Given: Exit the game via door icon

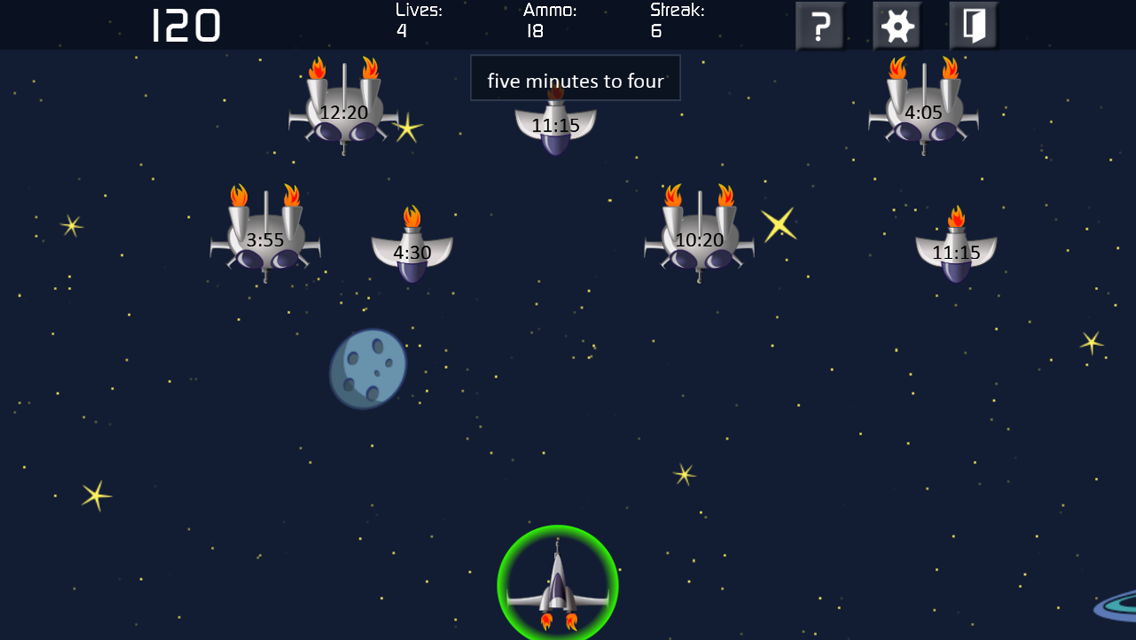Looking at the screenshot, I should point(973,26).
